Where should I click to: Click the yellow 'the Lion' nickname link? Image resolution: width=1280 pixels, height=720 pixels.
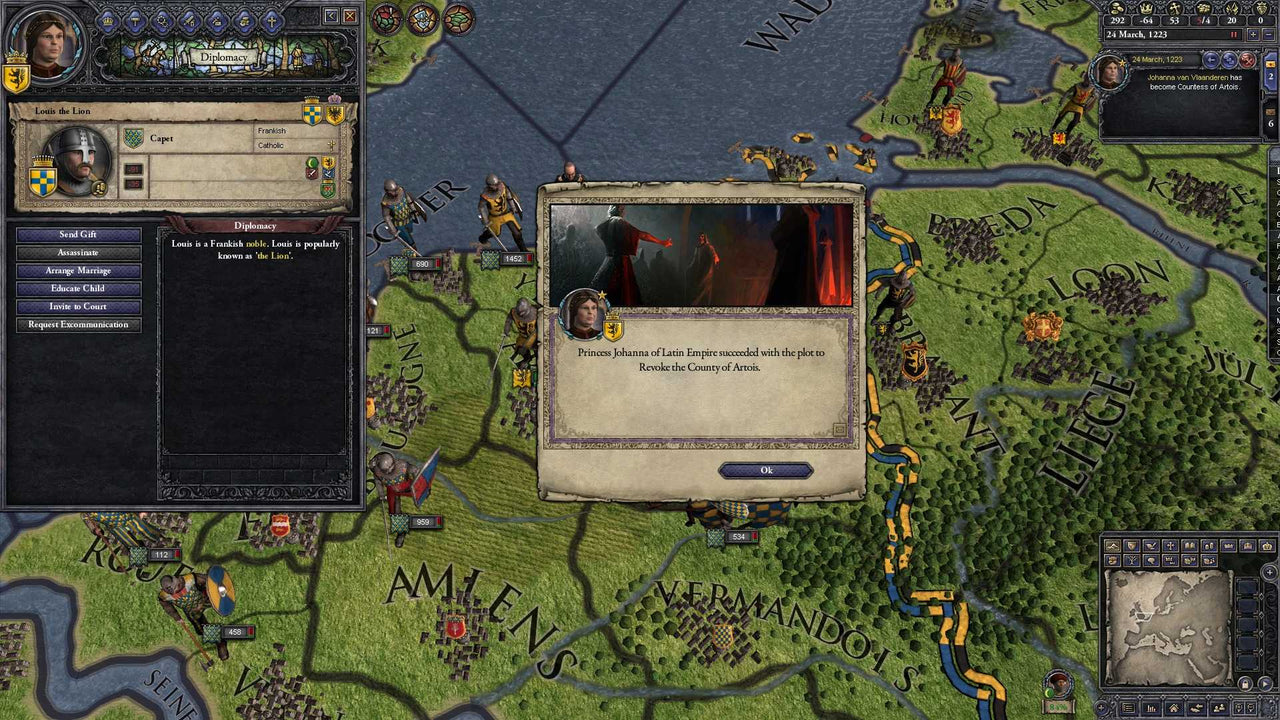(x=275, y=255)
